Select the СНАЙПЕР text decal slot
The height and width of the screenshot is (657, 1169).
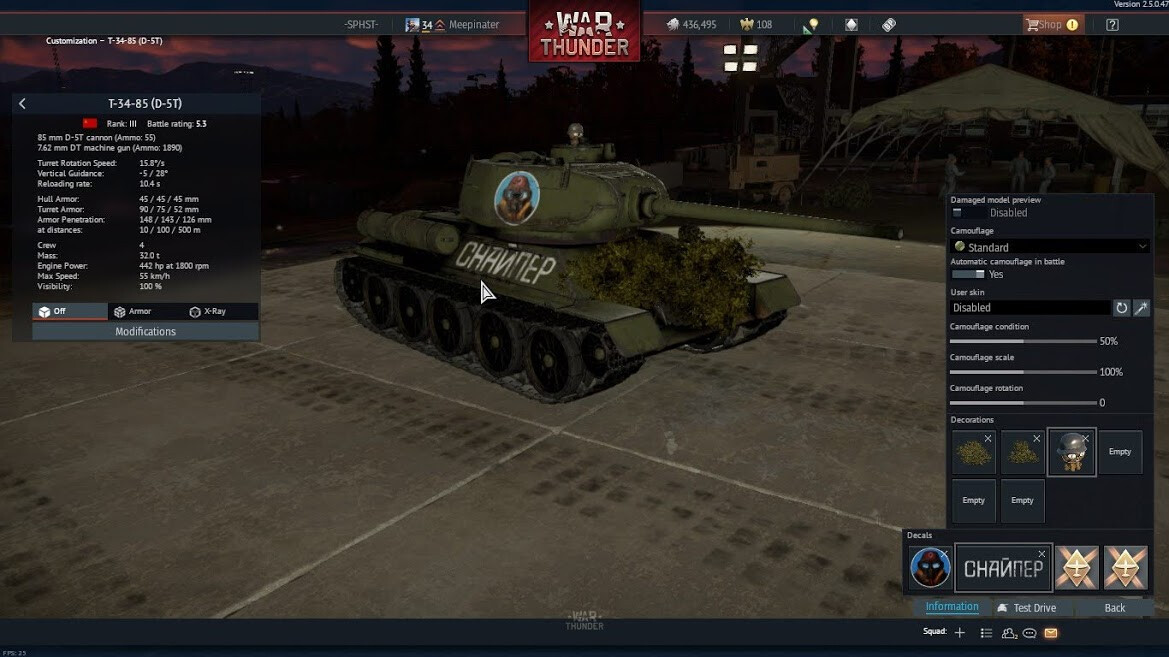[1003, 568]
